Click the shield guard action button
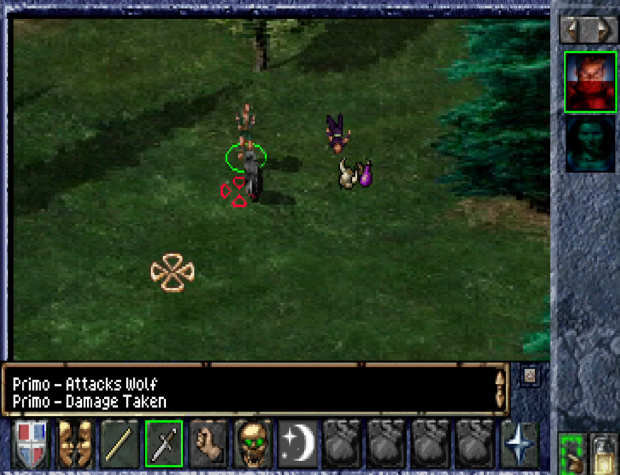 [x=32, y=442]
